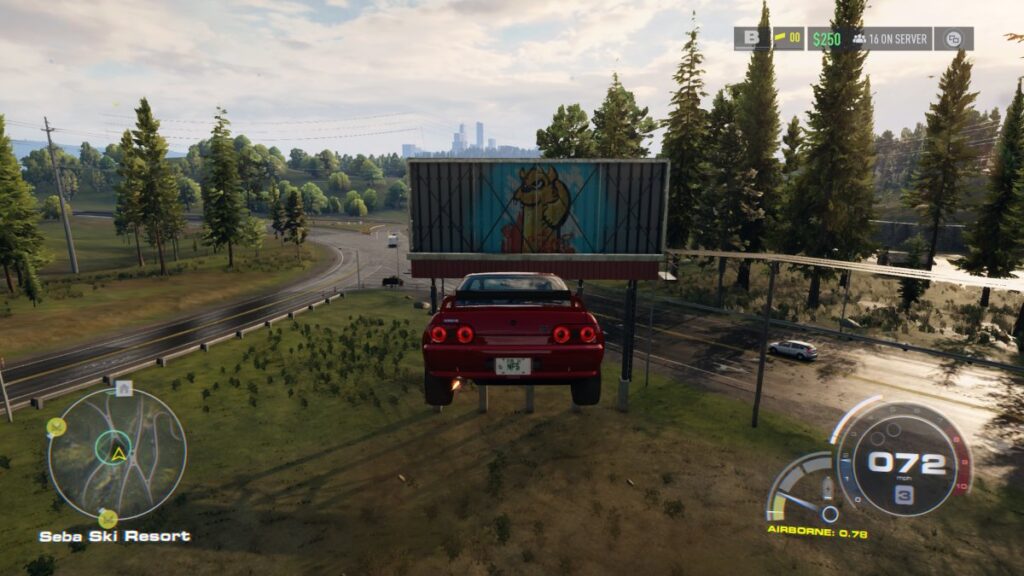Select the safehouse marker on the minimap
1024x576 pixels.
pyautogui.click(x=123, y=388)
